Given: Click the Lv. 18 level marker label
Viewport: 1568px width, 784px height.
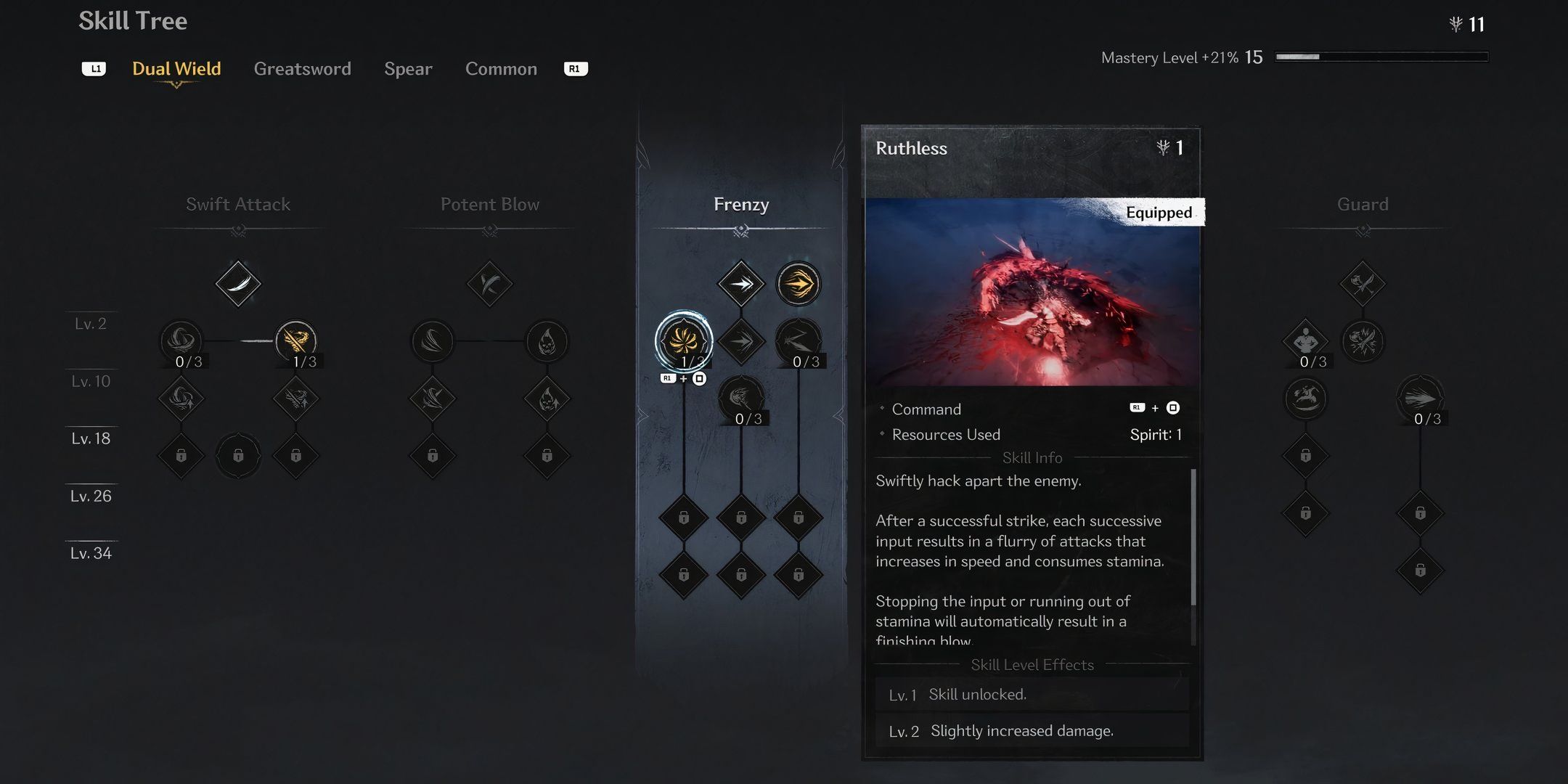Looking at the screenshot, I should (90, 438).
